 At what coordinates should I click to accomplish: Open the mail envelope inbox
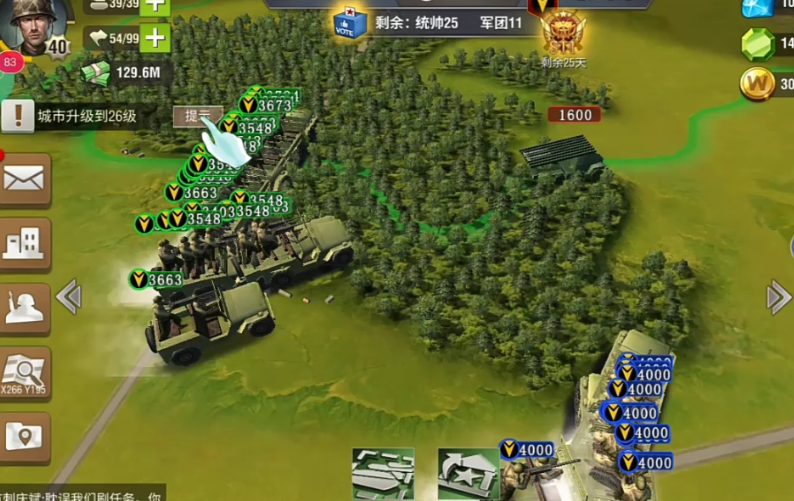[24, 179]
